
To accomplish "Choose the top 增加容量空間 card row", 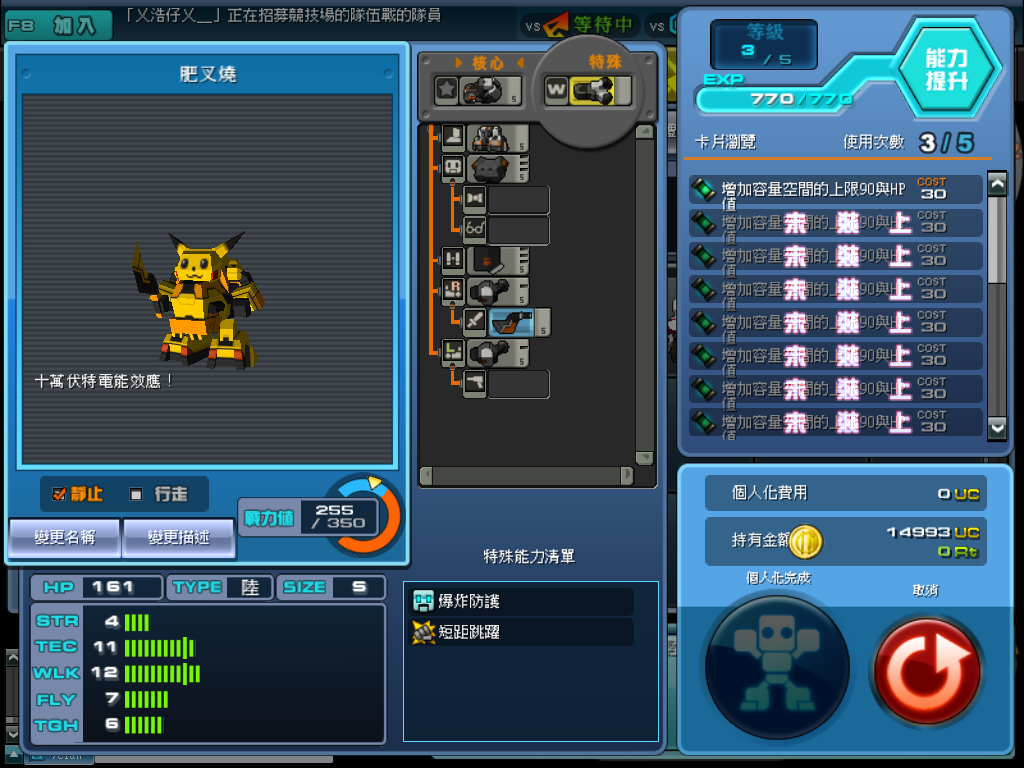I will tap(835, 189).
